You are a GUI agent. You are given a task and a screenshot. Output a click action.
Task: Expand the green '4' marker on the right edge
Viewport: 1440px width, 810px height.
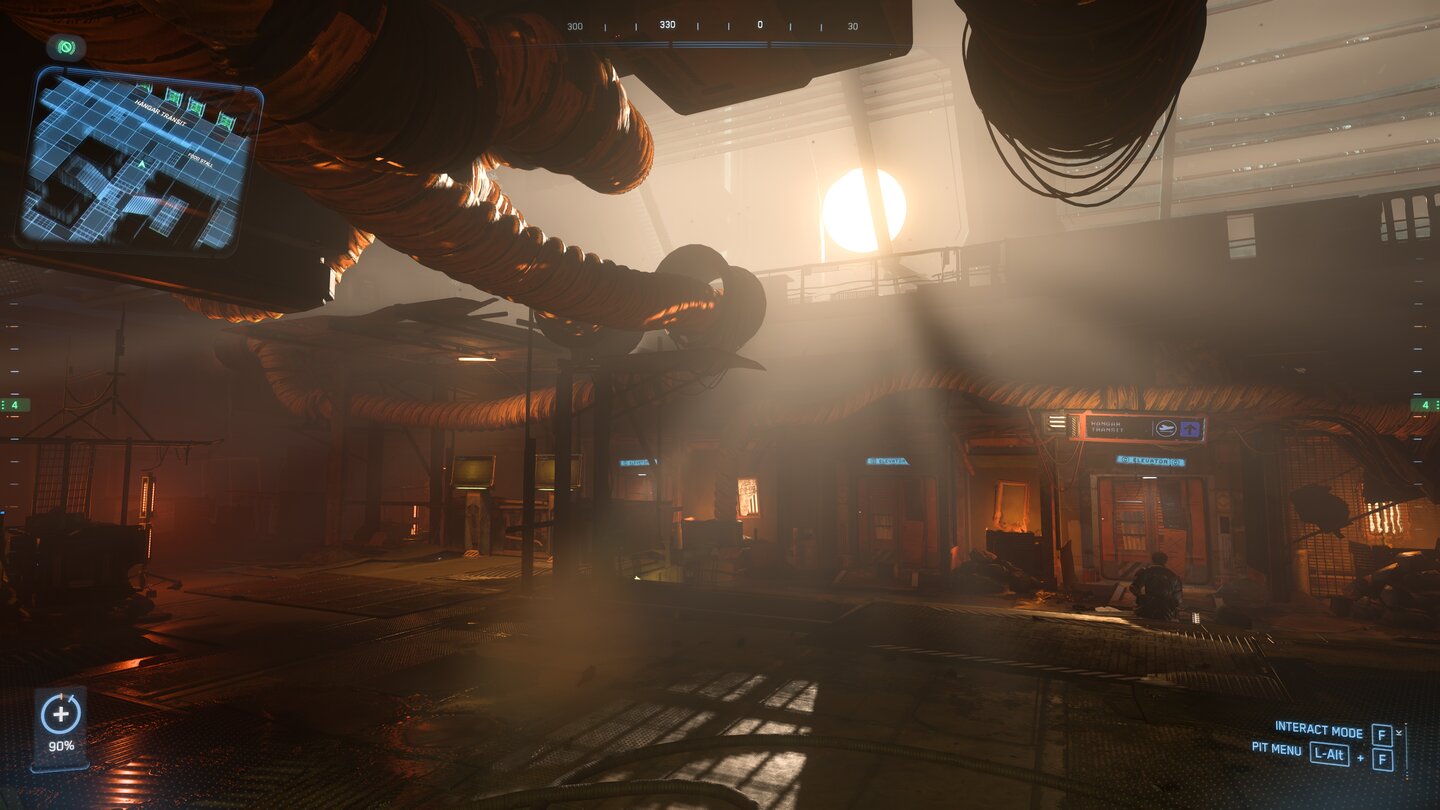pyautogui.click(x=1424, y=403)
